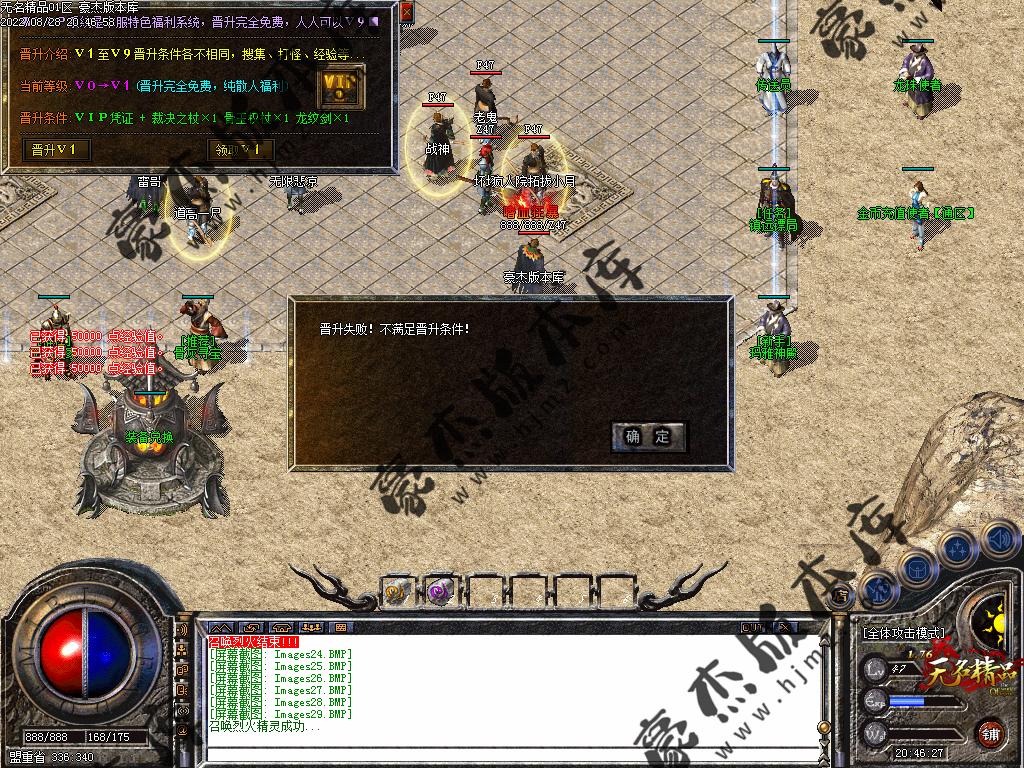Claim the reward with 领取V1

241,150
